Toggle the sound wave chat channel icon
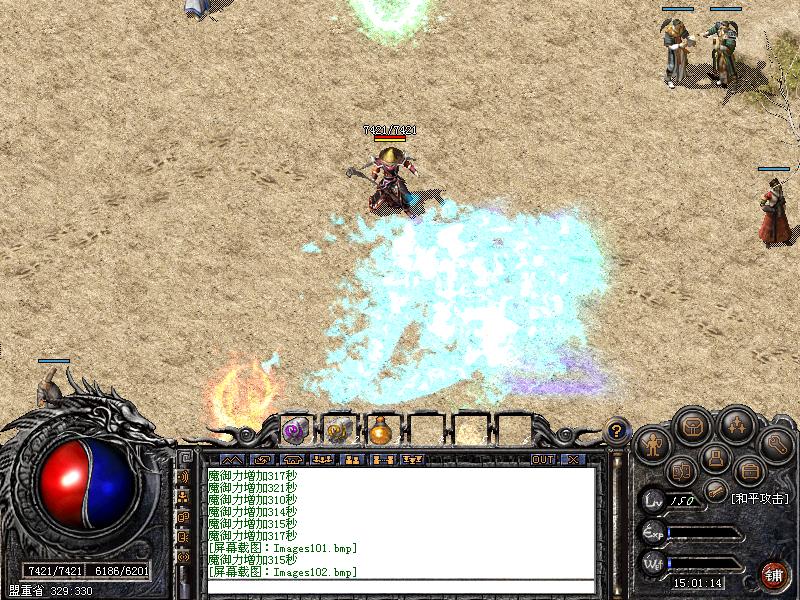Image resolution: width=800 pixels, height=600 pixels. click(x=183, y=478)
